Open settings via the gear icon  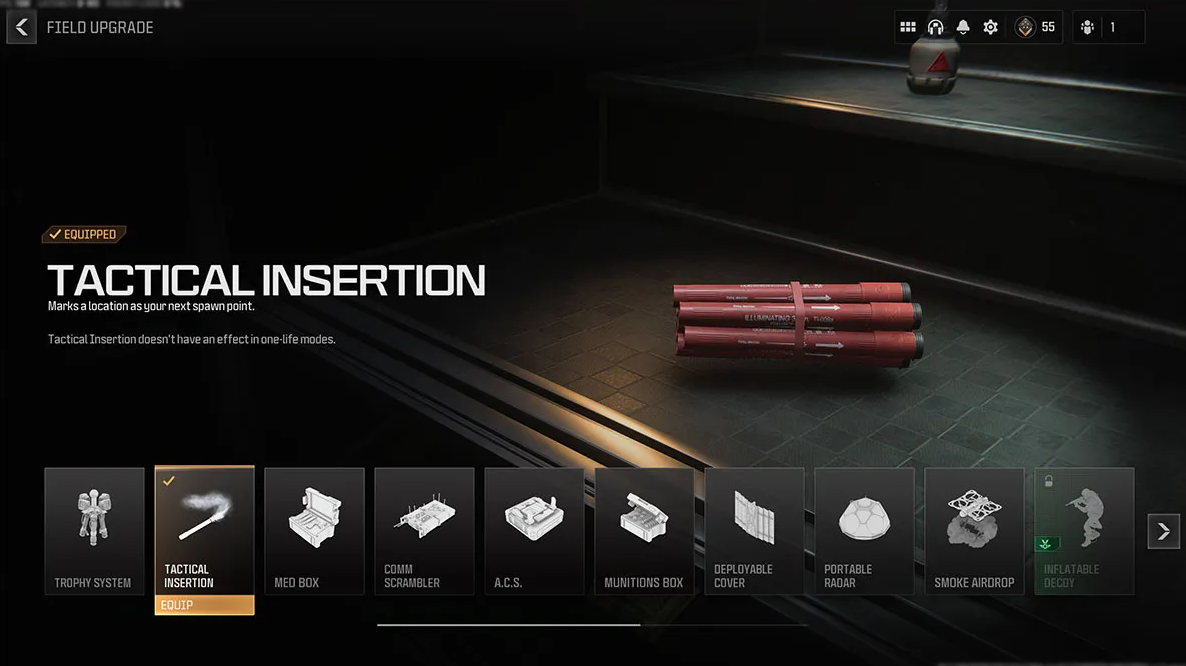point(991,28)
